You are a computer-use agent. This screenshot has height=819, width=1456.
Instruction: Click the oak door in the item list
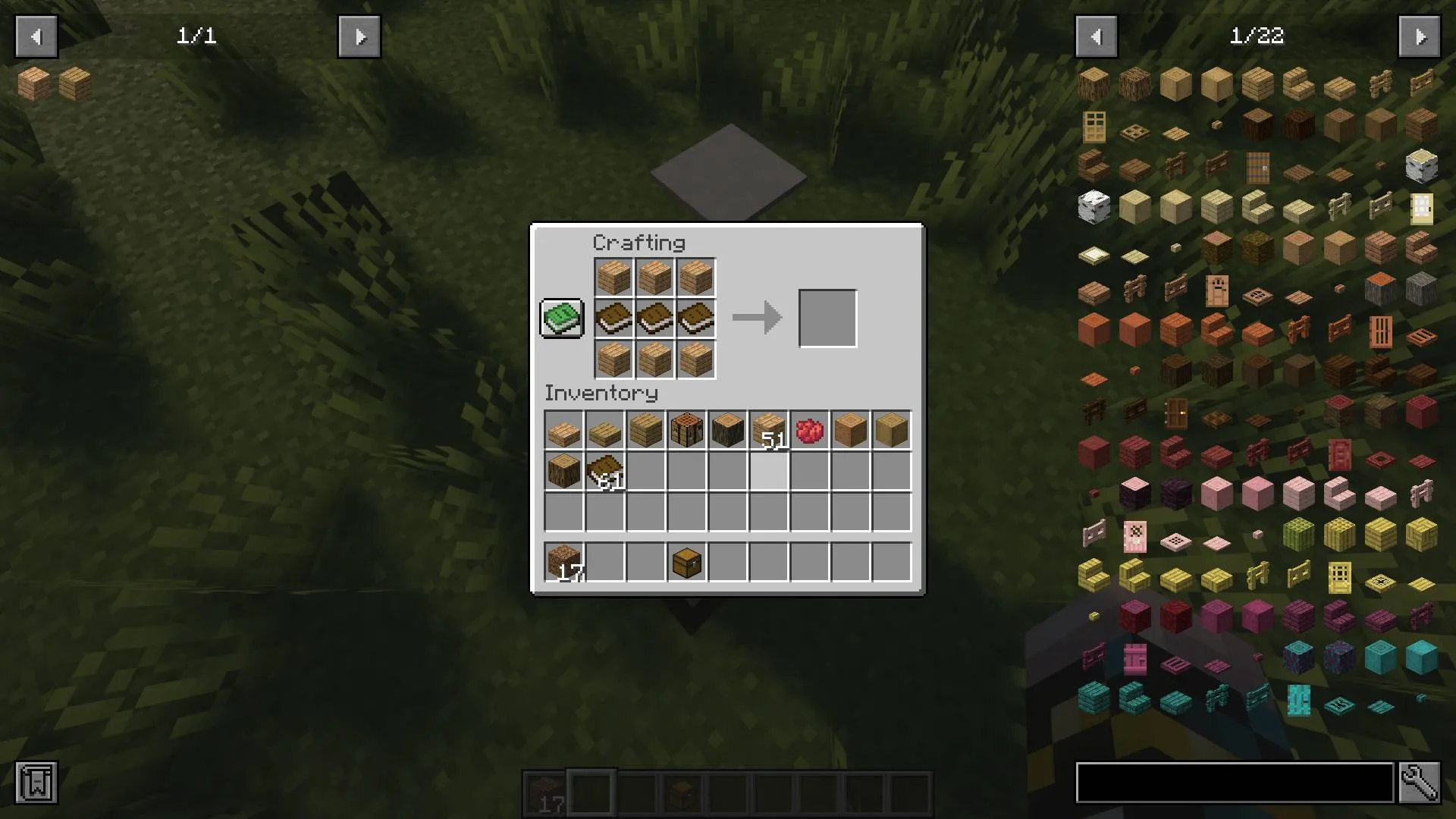(1094, 126)
